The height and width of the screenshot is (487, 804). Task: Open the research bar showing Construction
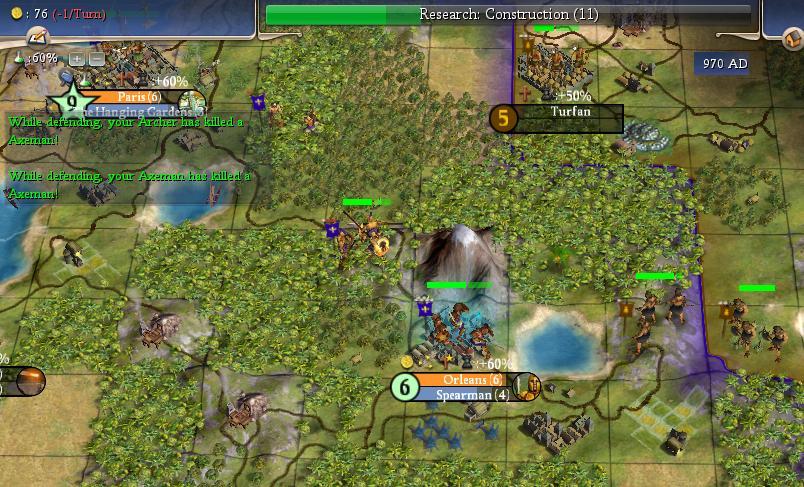[x=508, y=14]
